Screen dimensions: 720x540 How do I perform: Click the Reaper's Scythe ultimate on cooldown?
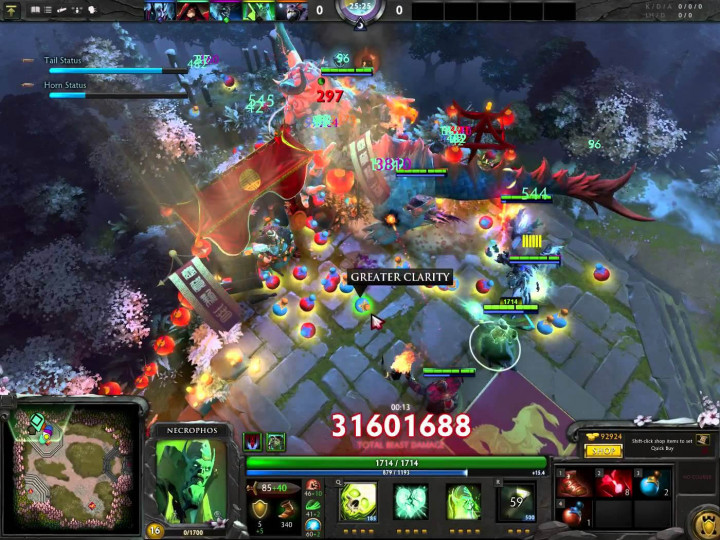516,501
